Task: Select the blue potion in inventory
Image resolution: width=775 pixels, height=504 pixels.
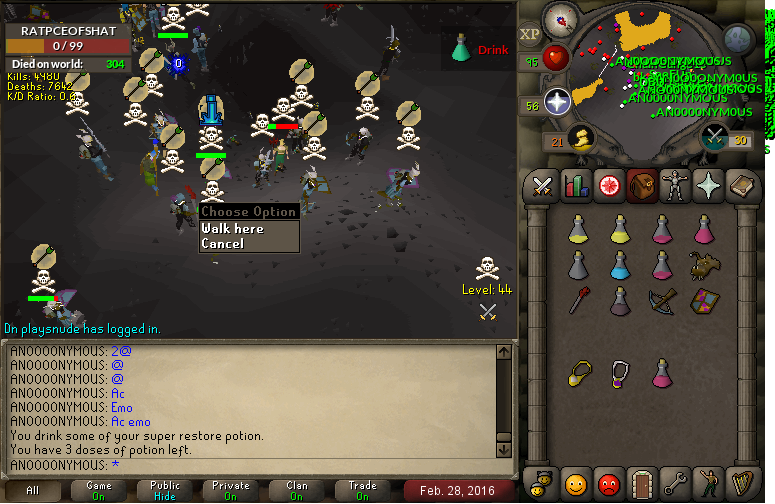Action: tap(620, 266)
